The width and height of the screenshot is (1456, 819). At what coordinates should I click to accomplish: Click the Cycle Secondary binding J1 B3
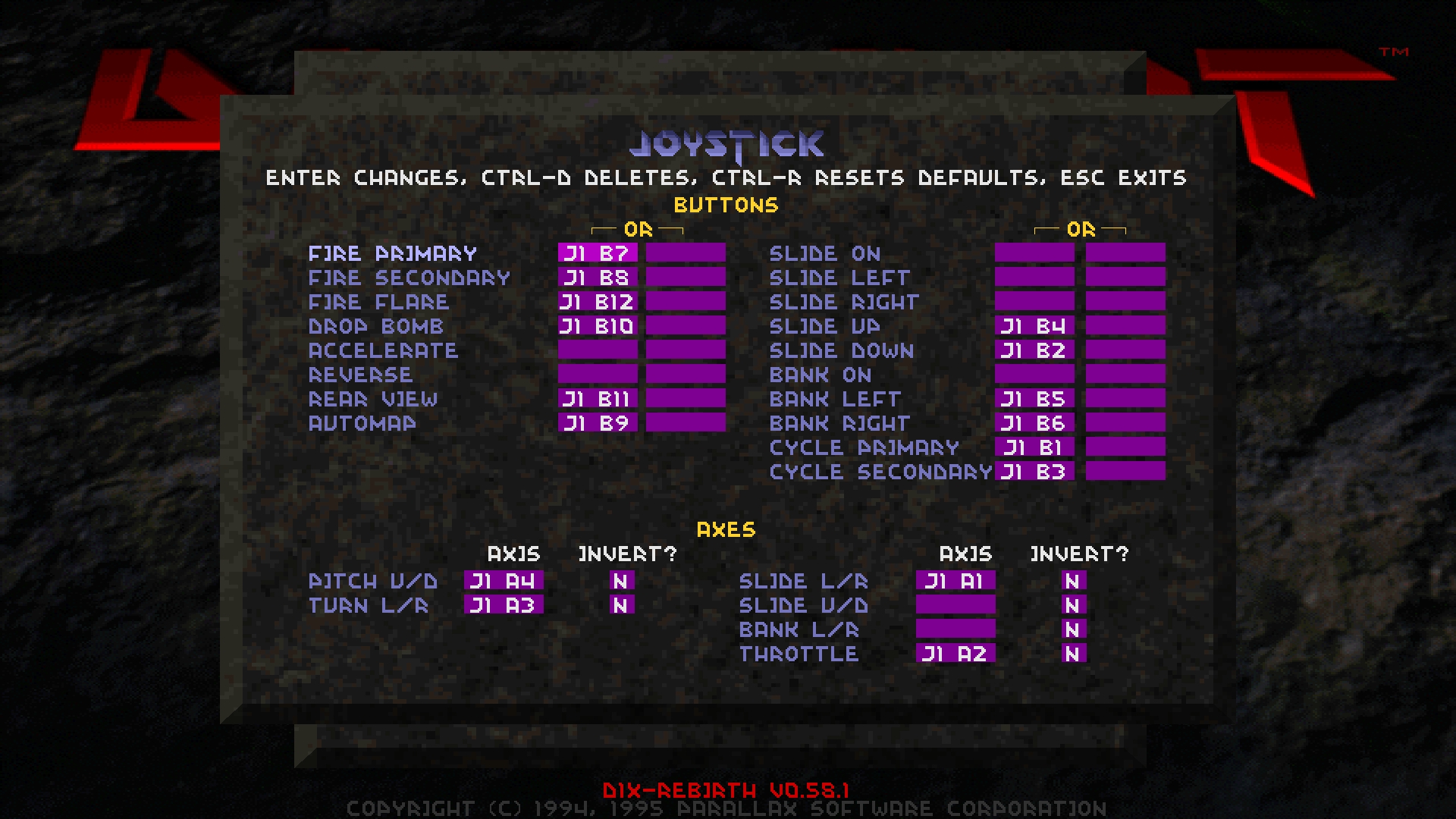[x=1034, y=472]
